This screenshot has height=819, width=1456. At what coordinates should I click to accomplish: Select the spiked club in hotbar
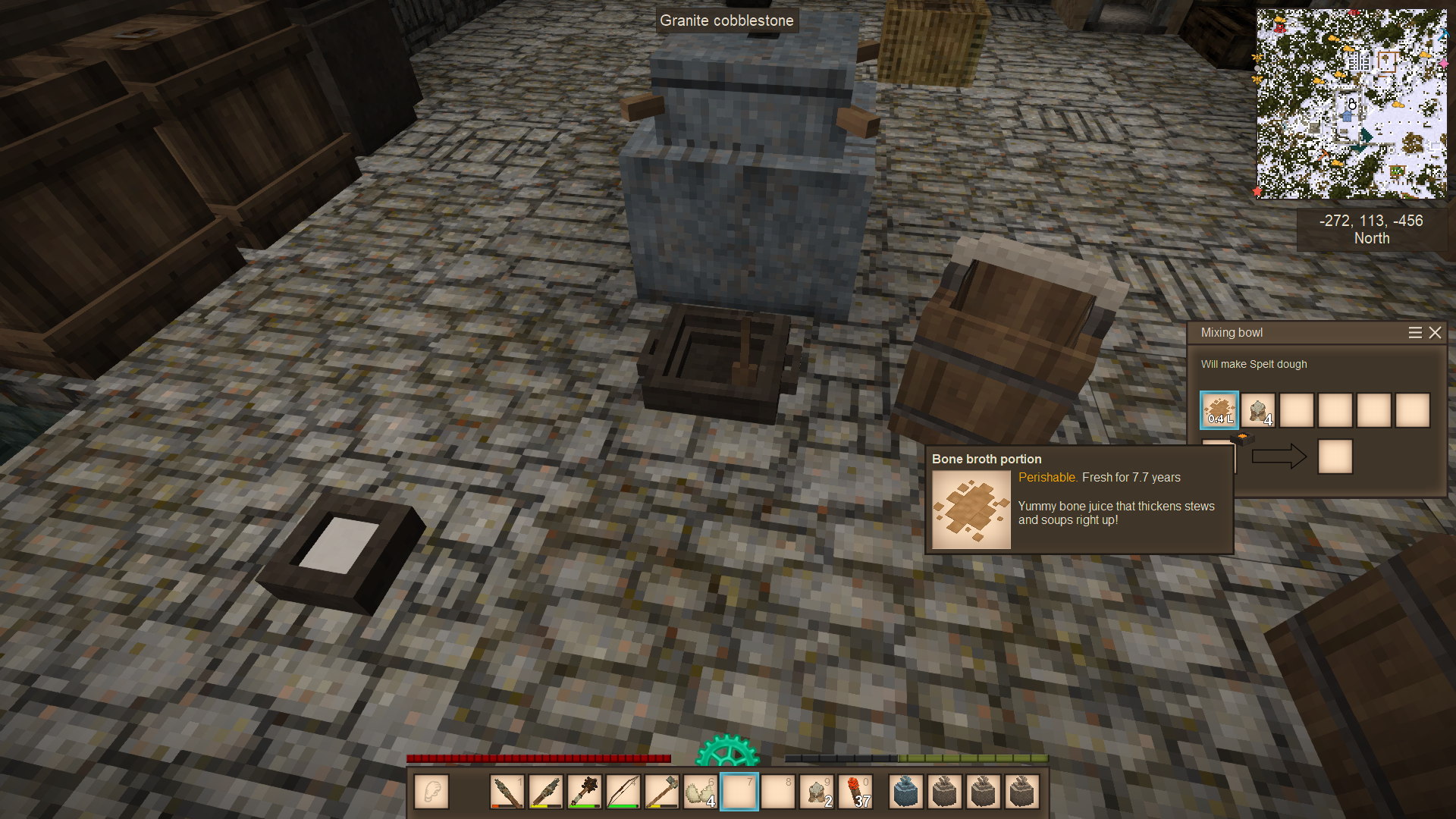pyautogui.click(x=584, y=792)
